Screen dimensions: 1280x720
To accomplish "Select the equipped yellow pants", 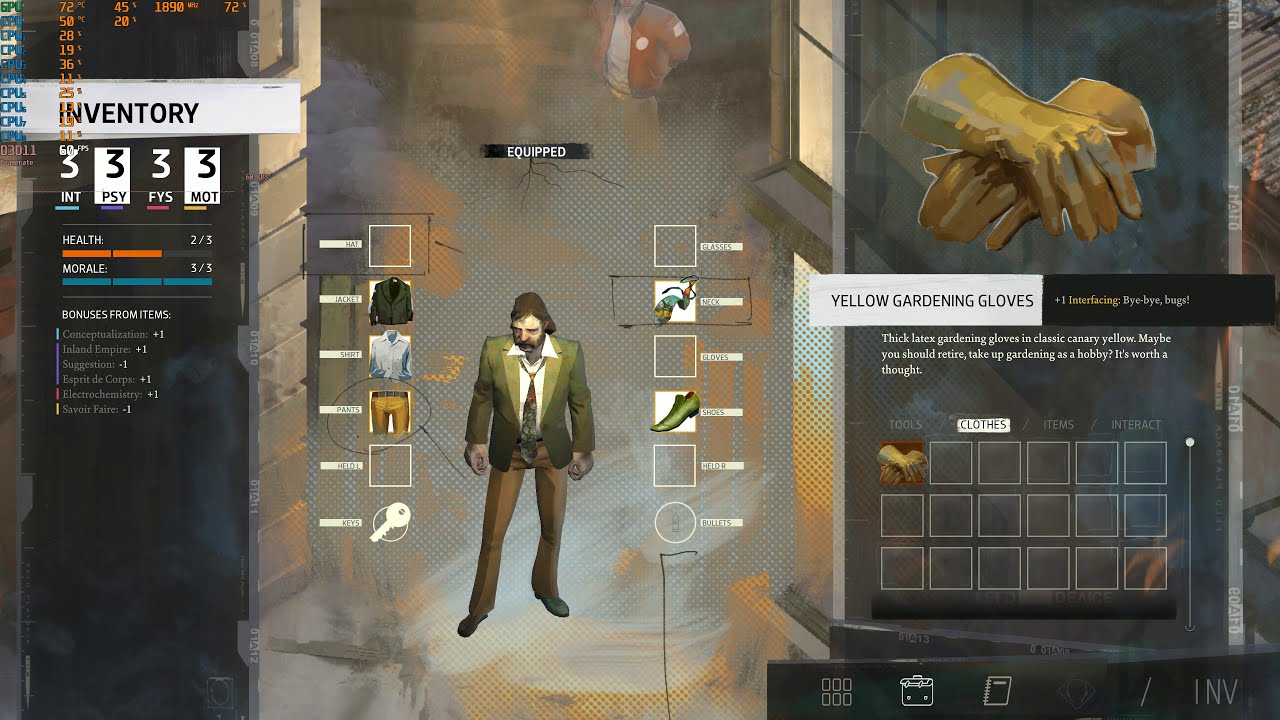I will 390,411.
